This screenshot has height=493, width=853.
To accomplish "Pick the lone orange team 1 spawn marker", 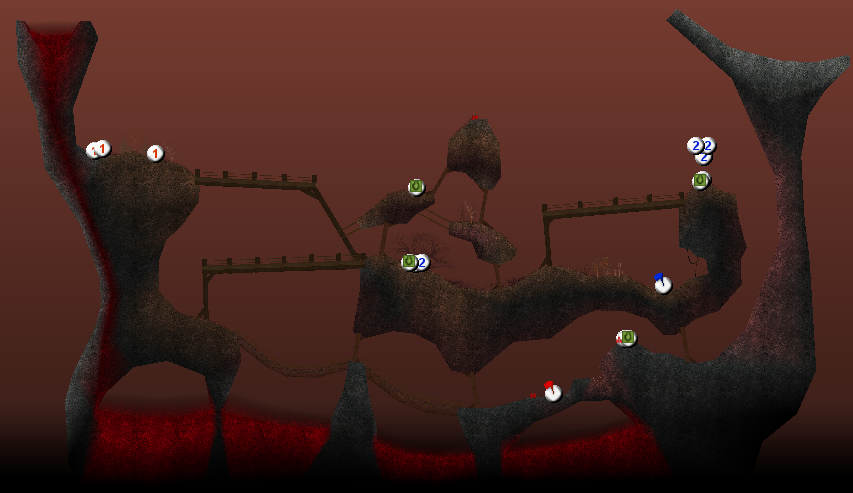I will point(155,153).
